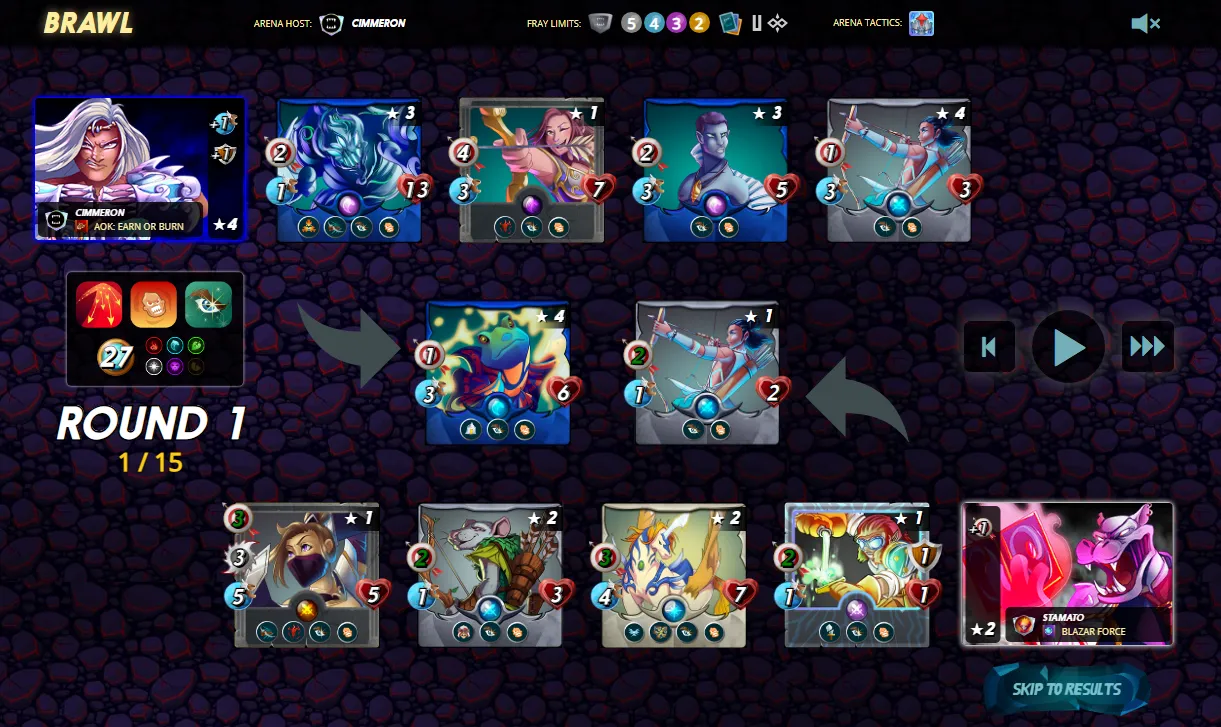Select the frog monster card with 6 health
The image size is (1221, 727).
498,372
